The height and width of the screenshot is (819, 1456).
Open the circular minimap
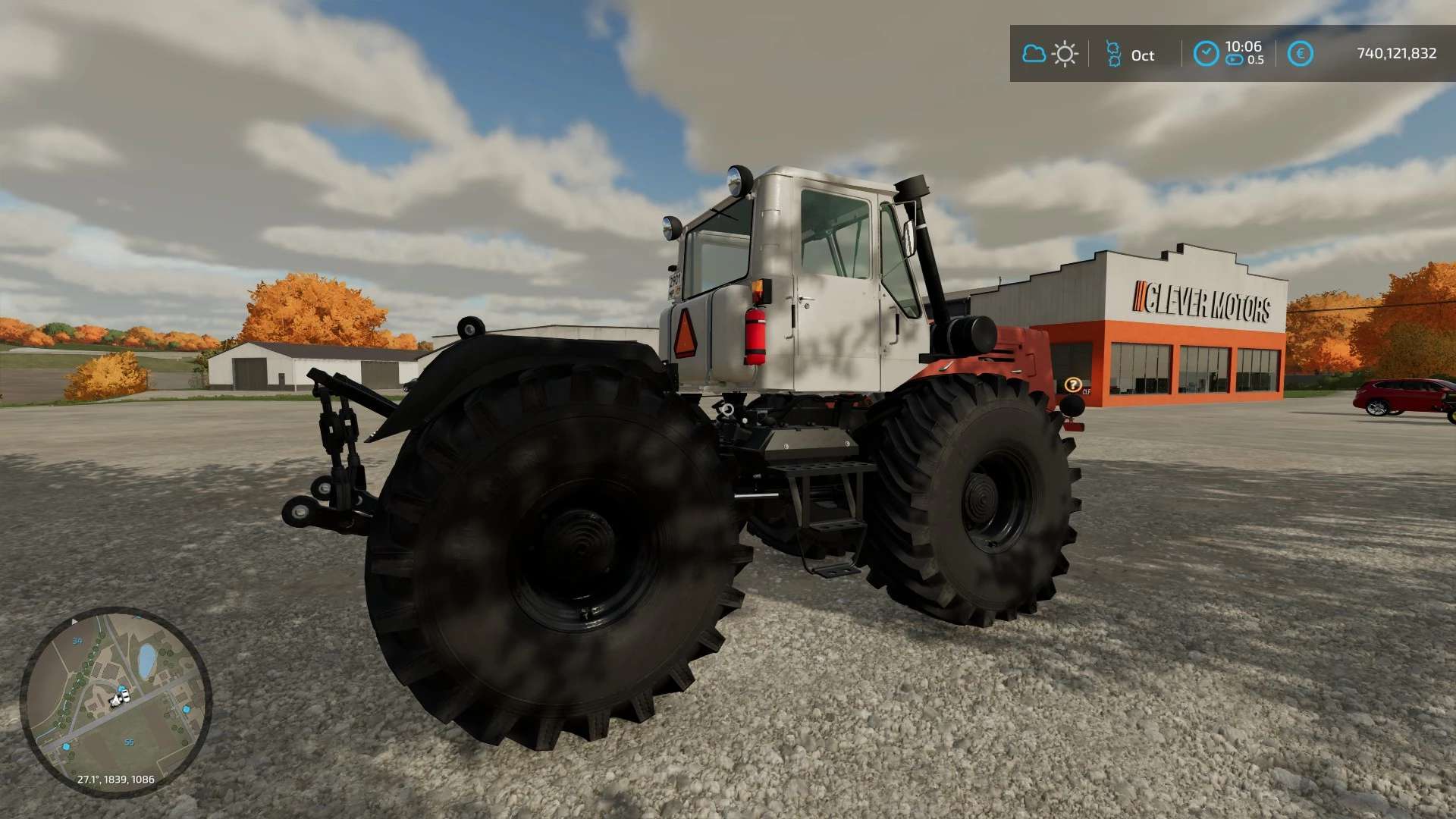click(115, 701)
